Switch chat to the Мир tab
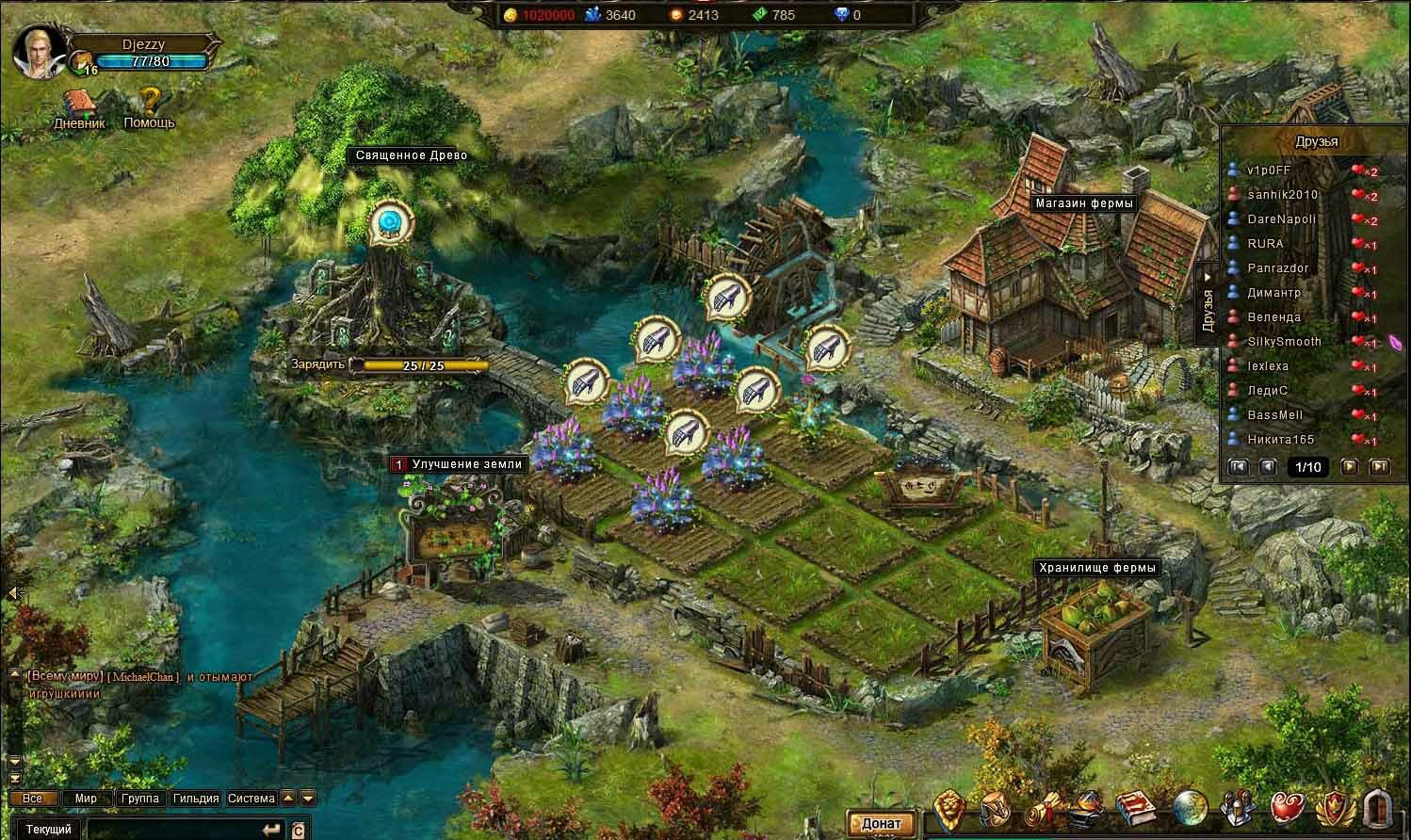 pos(86,799)
